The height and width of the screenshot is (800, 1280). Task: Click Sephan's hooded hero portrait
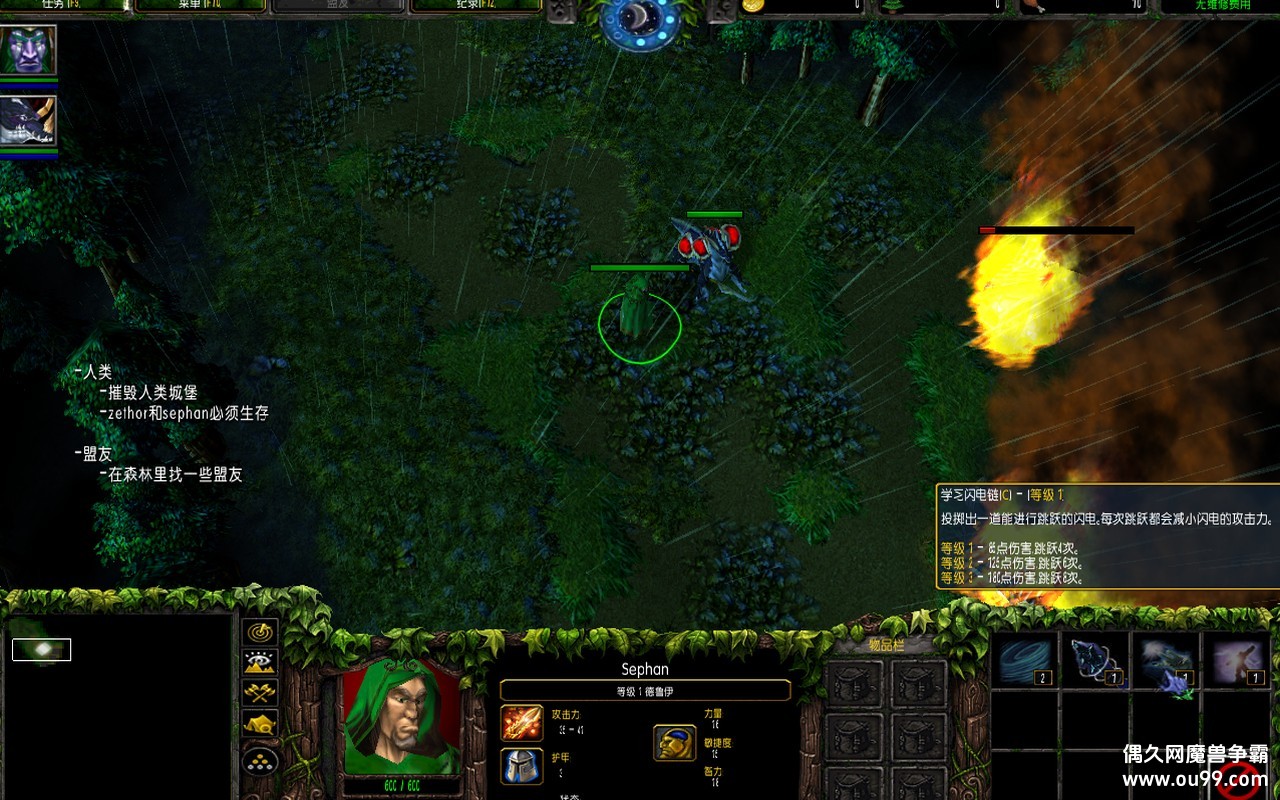coord(402,716)
